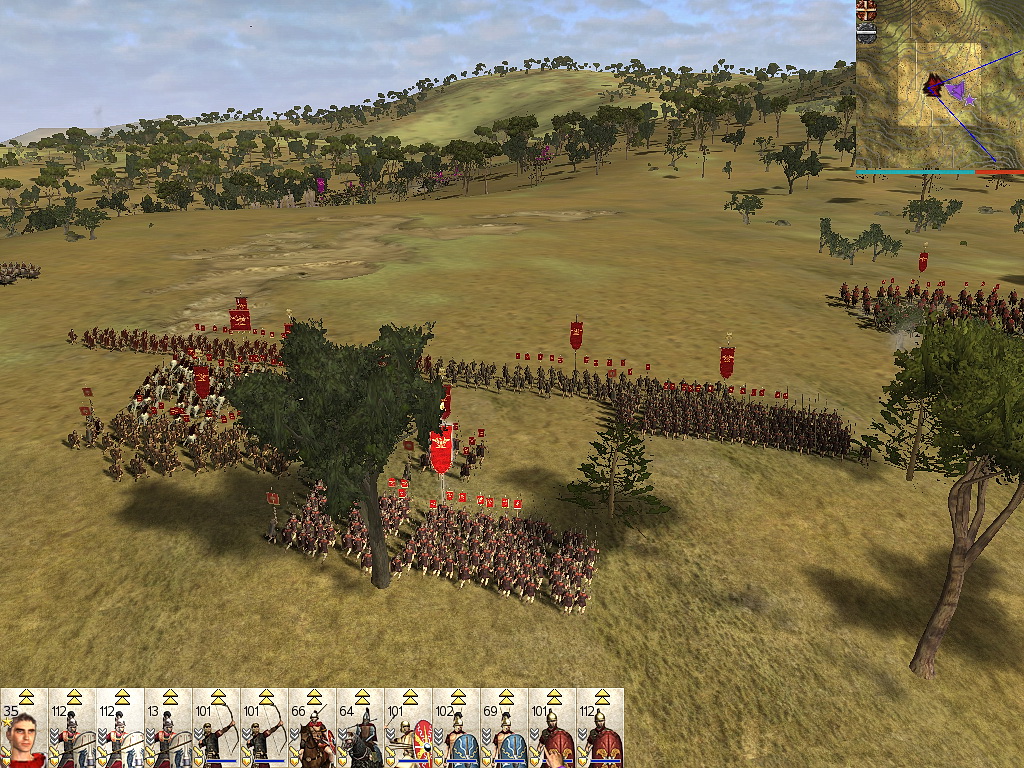Image resolution: width=1024 pixels, height=768 pixels.
Task: Zoom out the minimap with minus button
Action: point(866,32)
